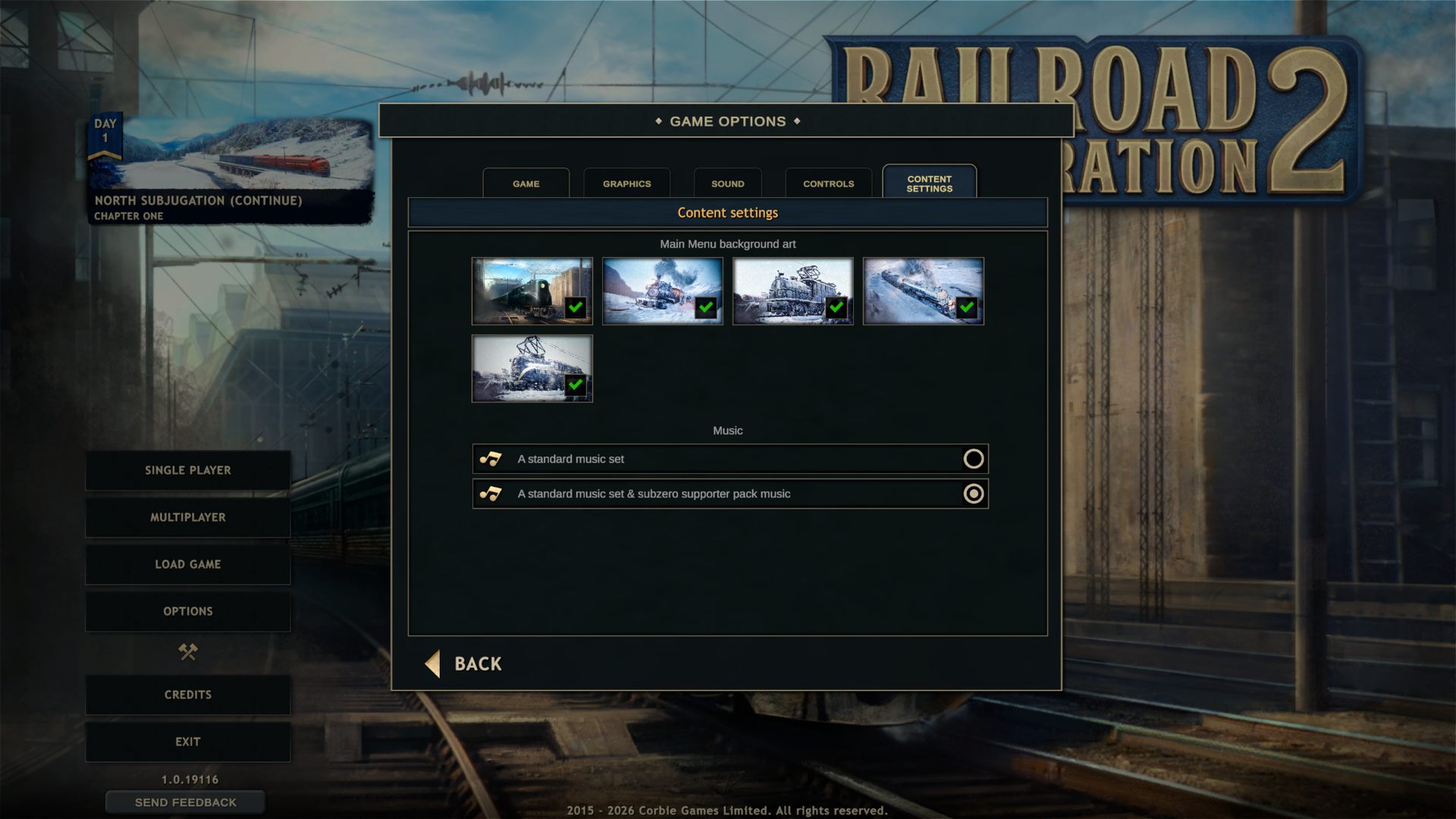This screenshot has width=1456, height=819.
Task: Select the Sound tab
Action: coord(727,184)
